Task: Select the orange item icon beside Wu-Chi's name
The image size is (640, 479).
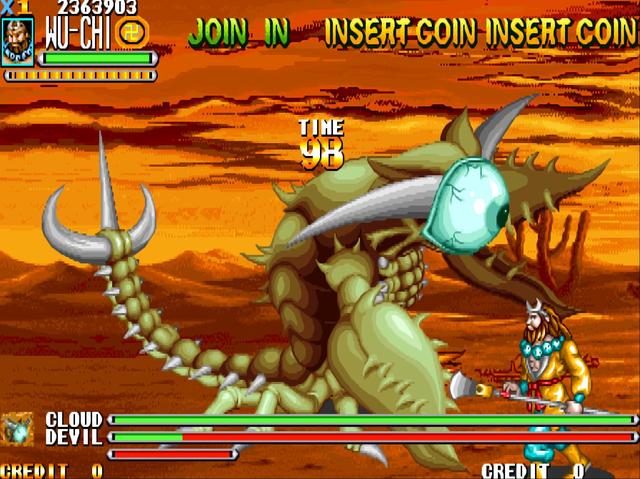Action: [131, 32]
